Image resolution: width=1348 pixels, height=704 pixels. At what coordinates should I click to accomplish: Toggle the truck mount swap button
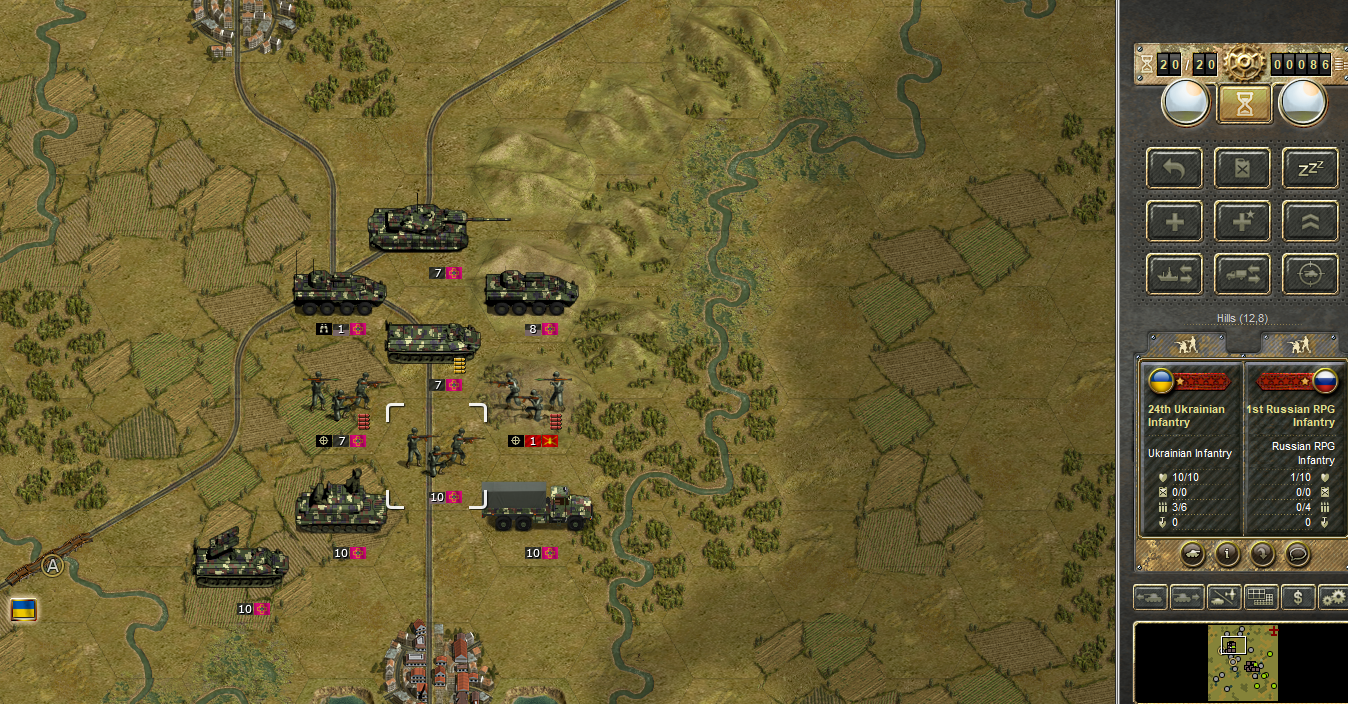(1243, 274)
